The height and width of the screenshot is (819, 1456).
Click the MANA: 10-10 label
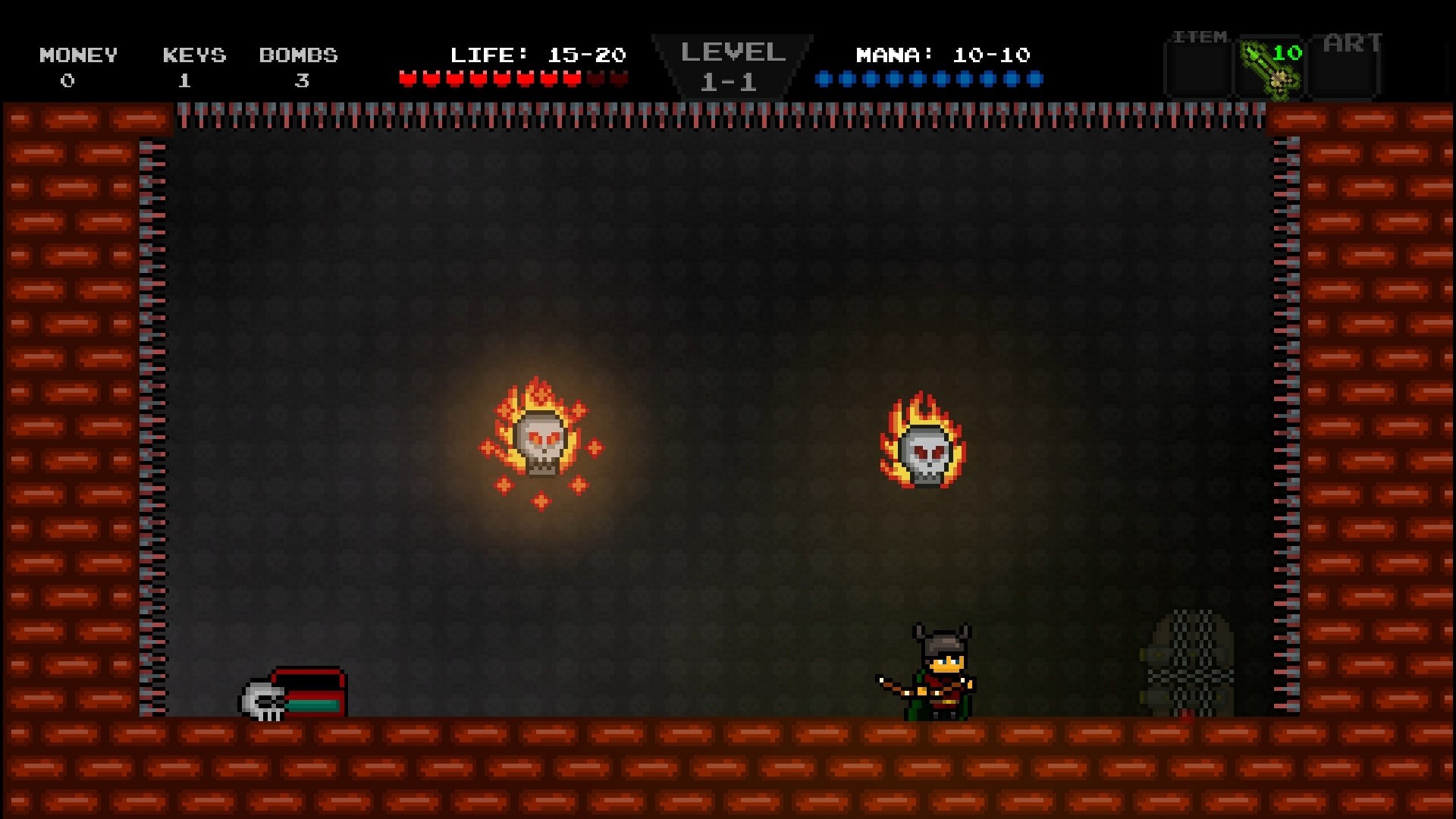pos(943,55)
